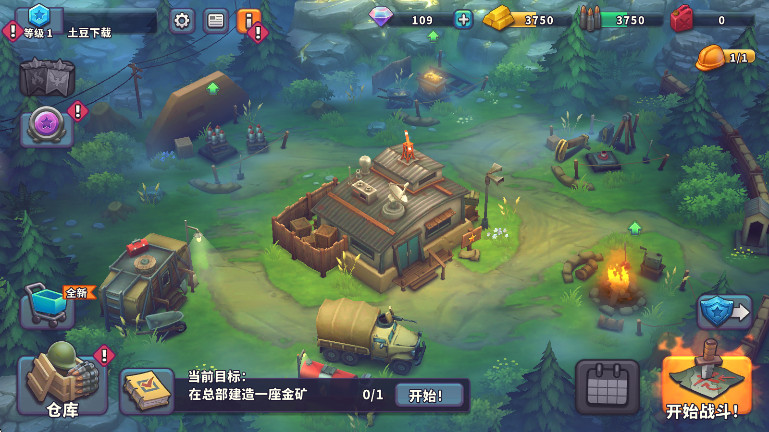Open the news page icon

[215, 20]
